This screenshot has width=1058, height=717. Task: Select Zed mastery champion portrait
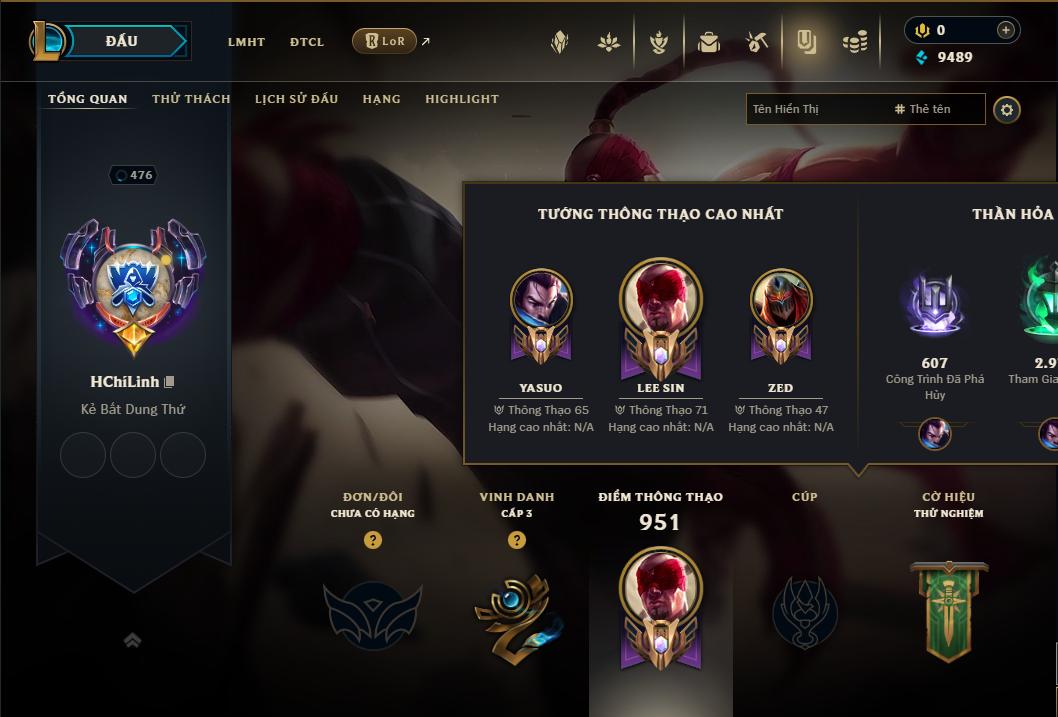point(781,300)
